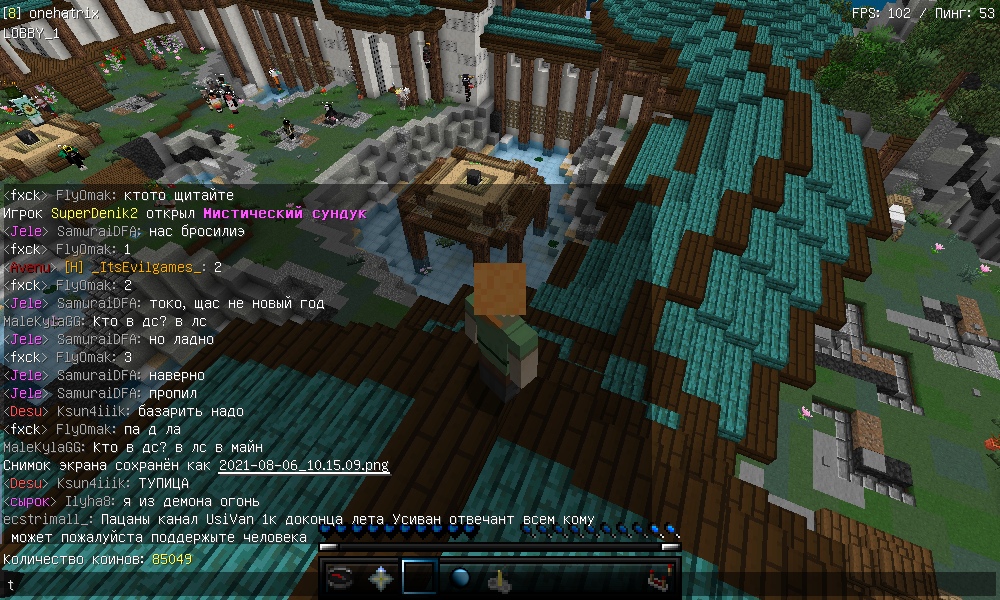Select the lever item in hotbar
This screenshot has width=1000, height=600.
pyautogui.click(x=499, y=578)
